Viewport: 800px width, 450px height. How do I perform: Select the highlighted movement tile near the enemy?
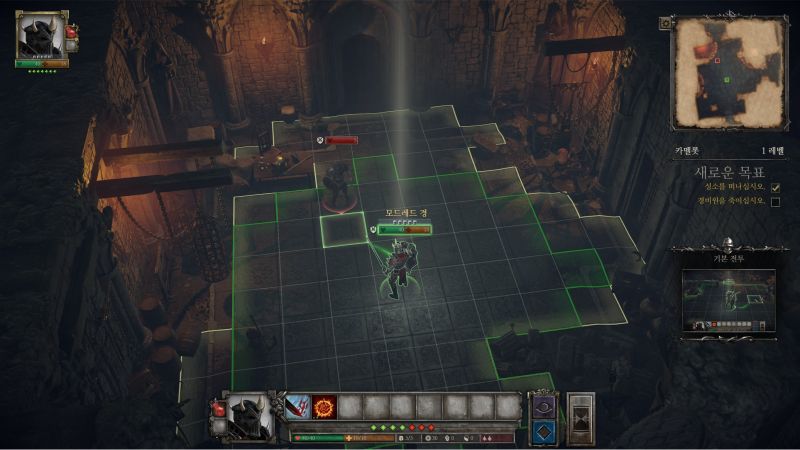(343, 227)
